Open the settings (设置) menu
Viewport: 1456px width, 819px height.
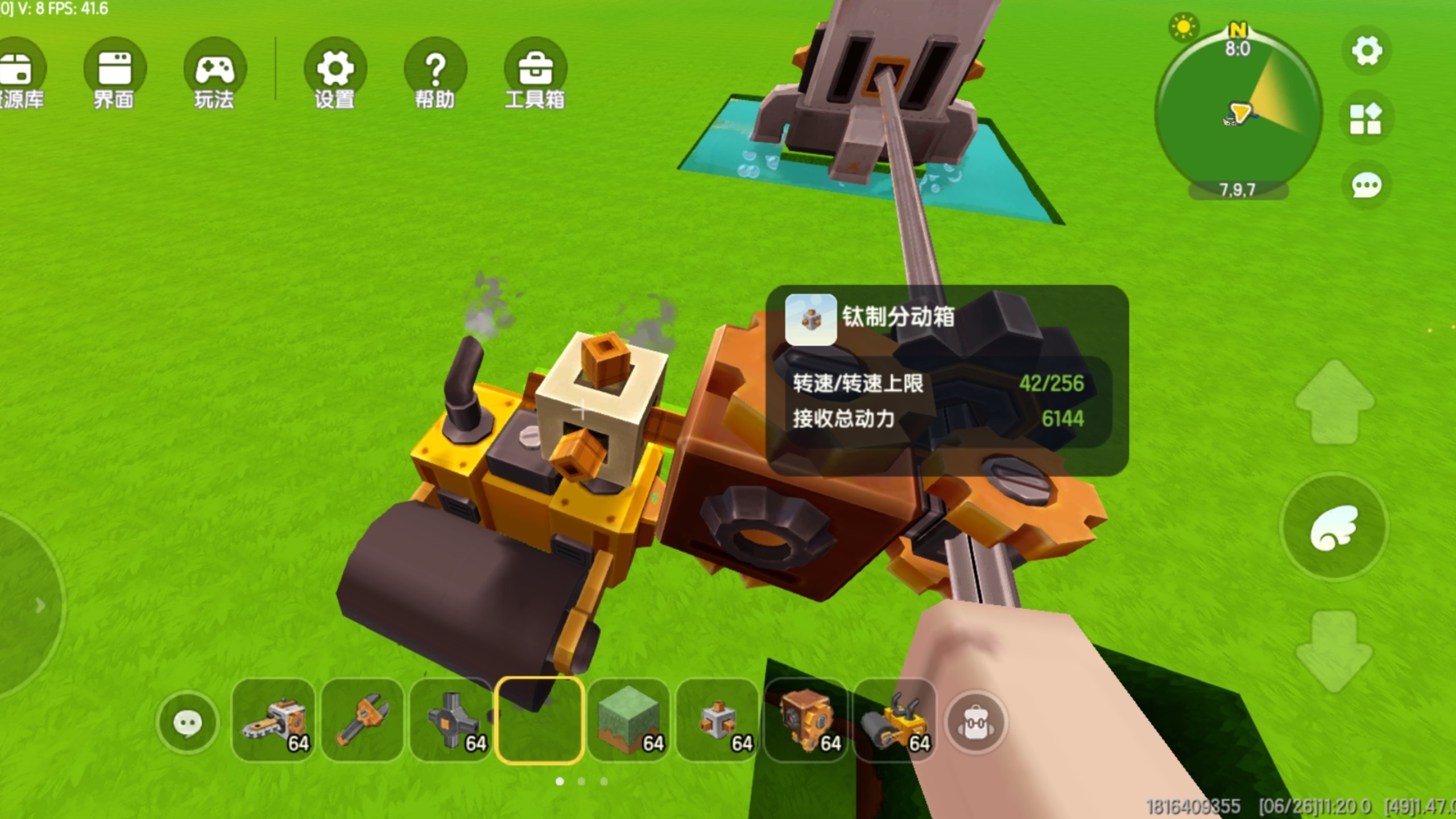point(334,68)
